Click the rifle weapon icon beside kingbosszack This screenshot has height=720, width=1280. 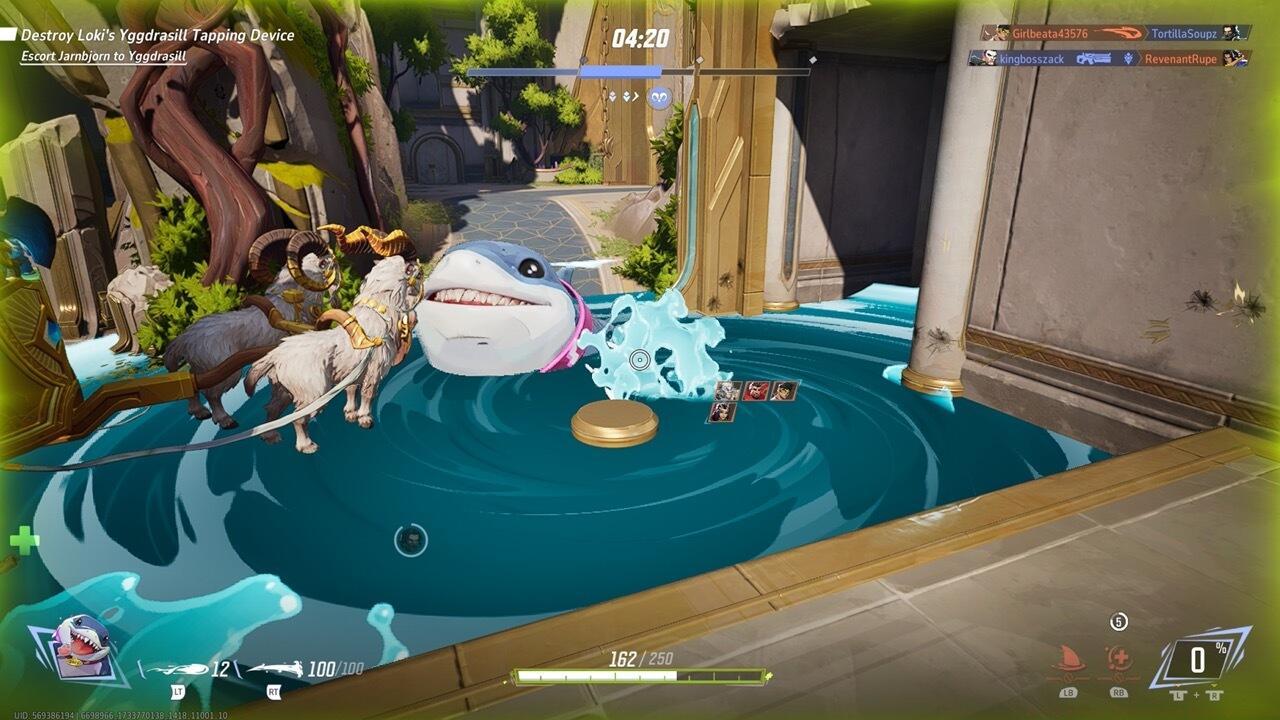pos(1094,59)
